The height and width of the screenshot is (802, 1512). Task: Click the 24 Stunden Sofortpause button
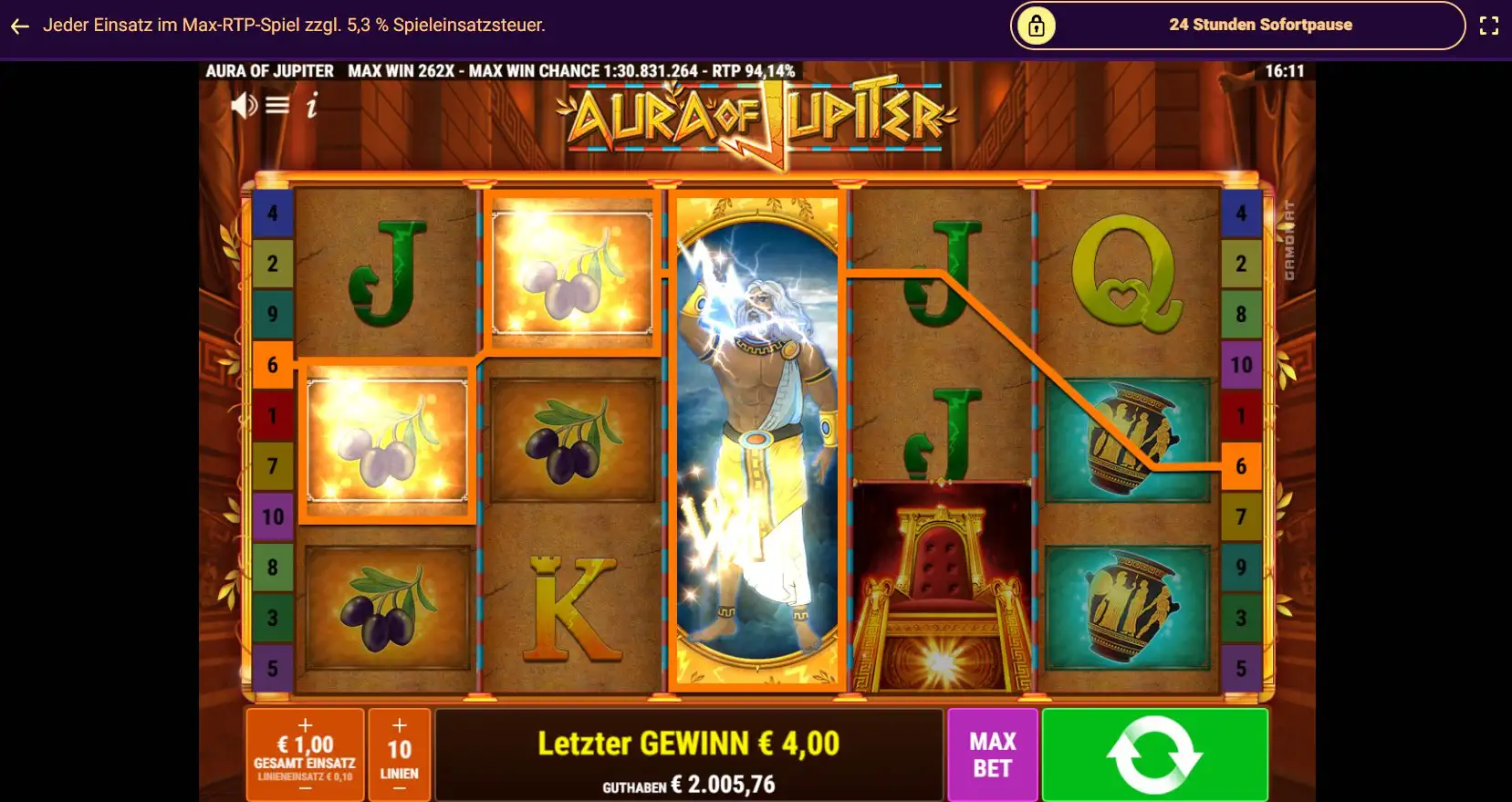pyautogui.click(x=1259, y=25)
